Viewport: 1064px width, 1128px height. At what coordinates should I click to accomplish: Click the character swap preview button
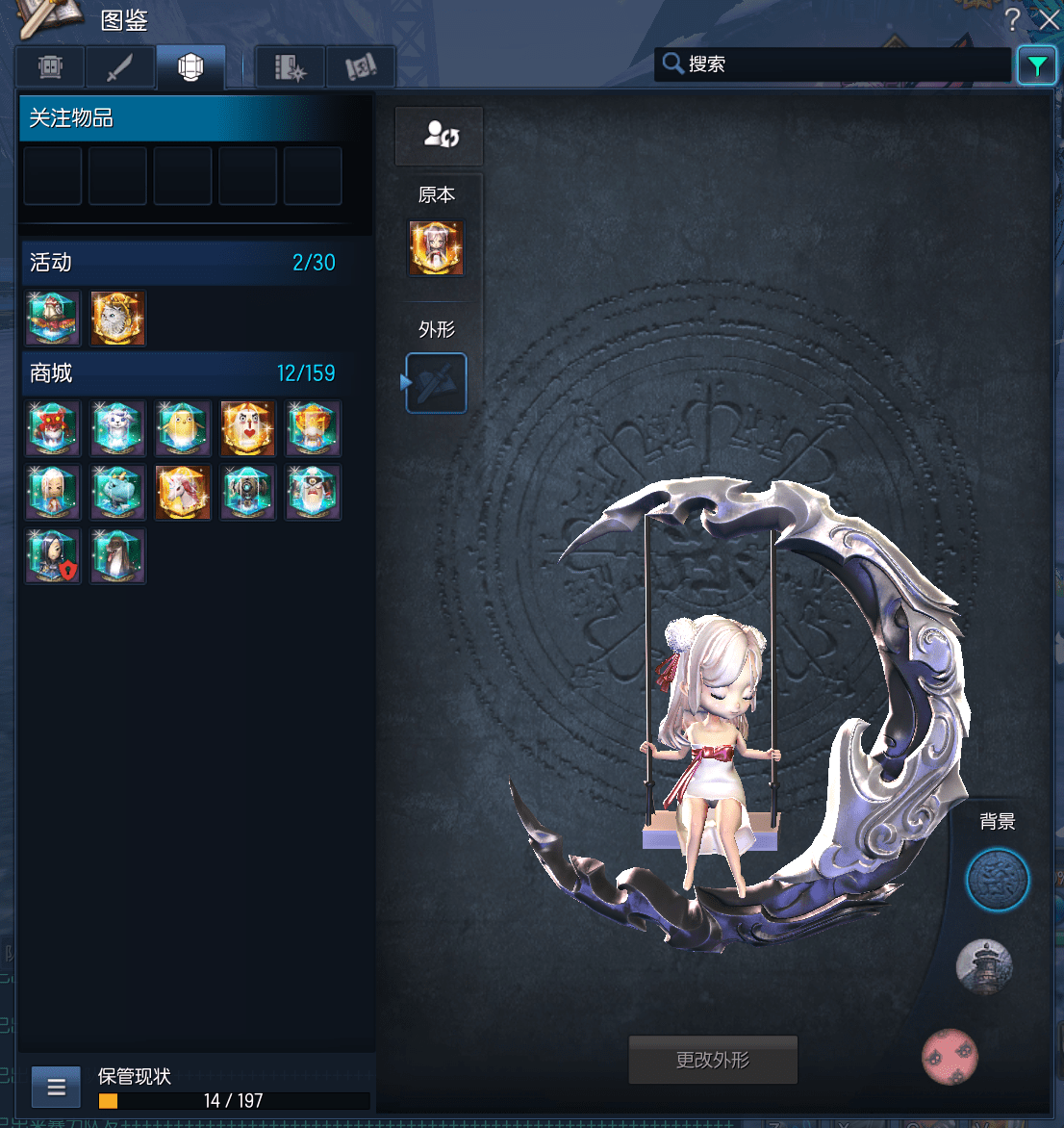tap(440, 136)
